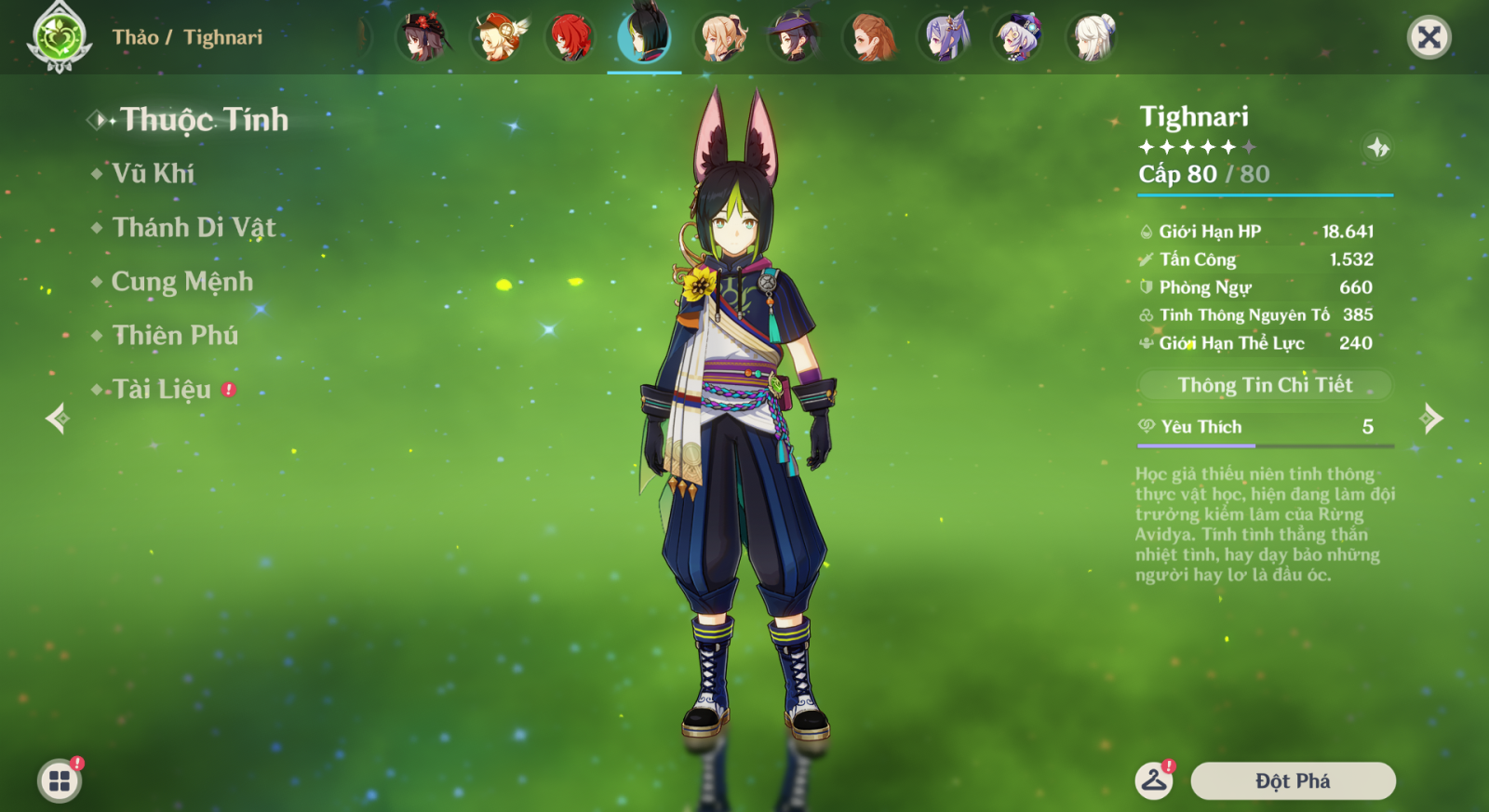Switch to the next character arrow
The image size is (1489, 812).
tap(1432, 419)
